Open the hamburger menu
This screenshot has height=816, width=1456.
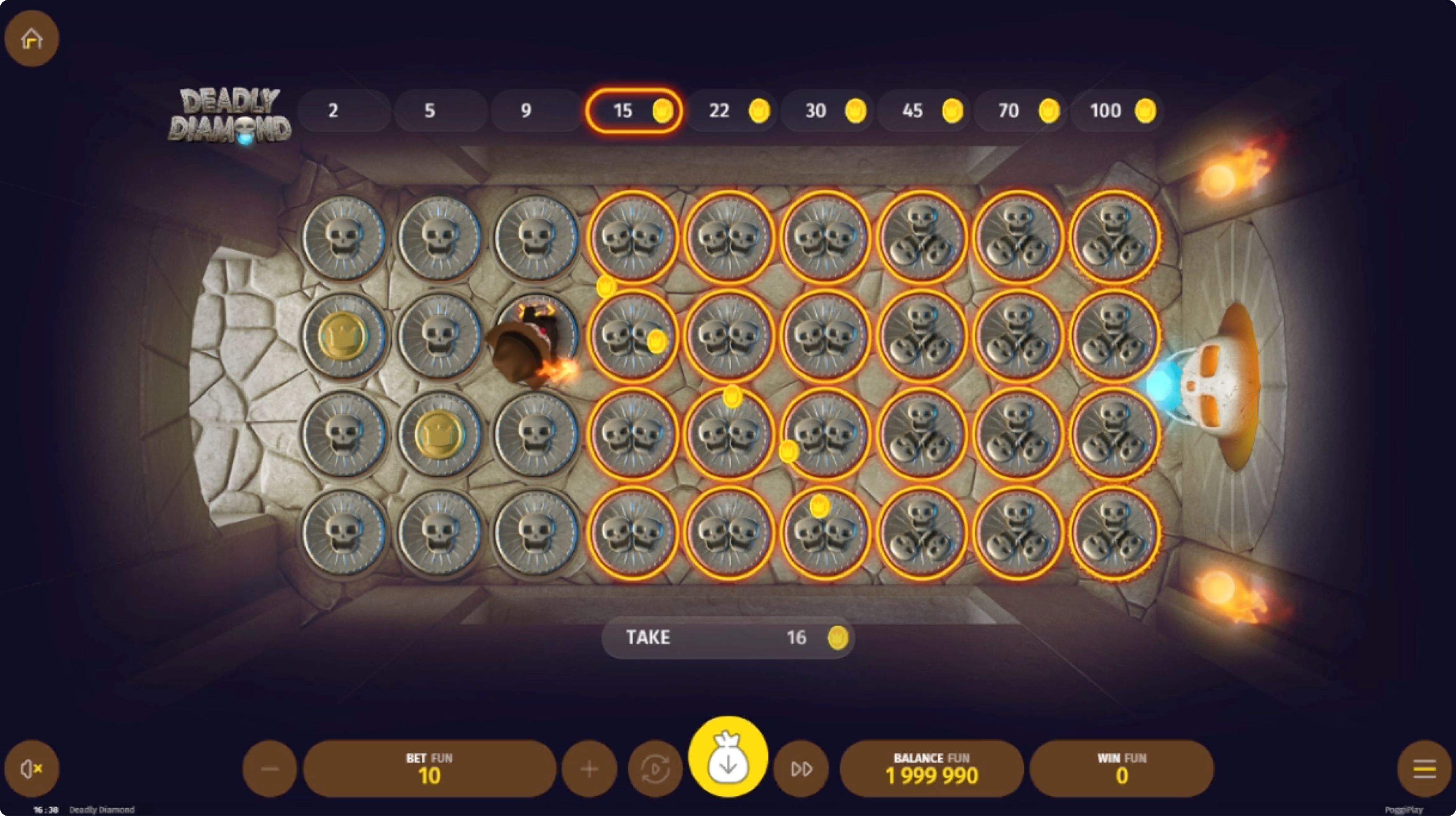click(x=1424, y=769)
